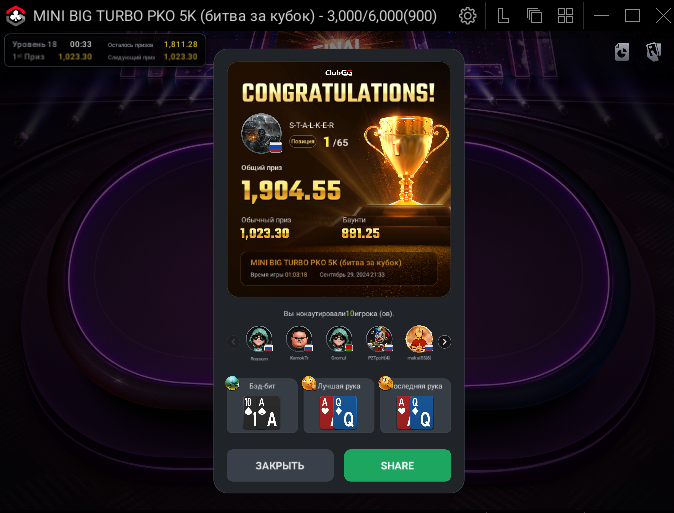Show previous knocked-out players with the left arrow
Viewport: 674px width, 513px height.
pyautogui.click(x=234, y=341)
